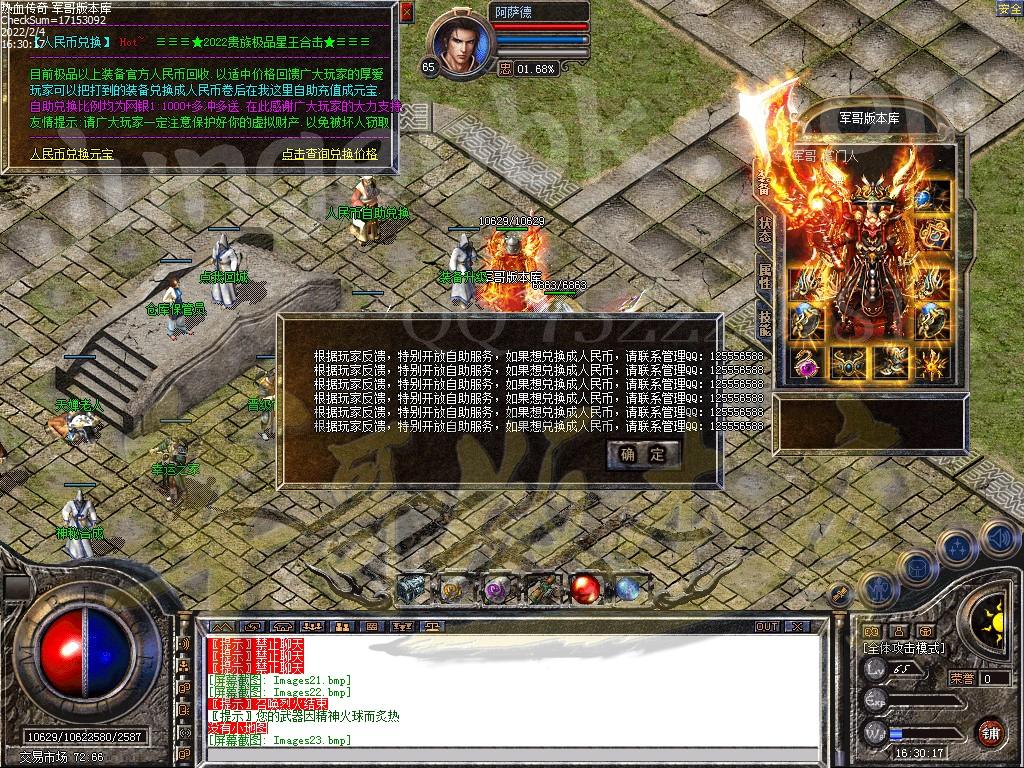Close the chat window with its X button
The image size is (1024, 768).
pos(796,627)
